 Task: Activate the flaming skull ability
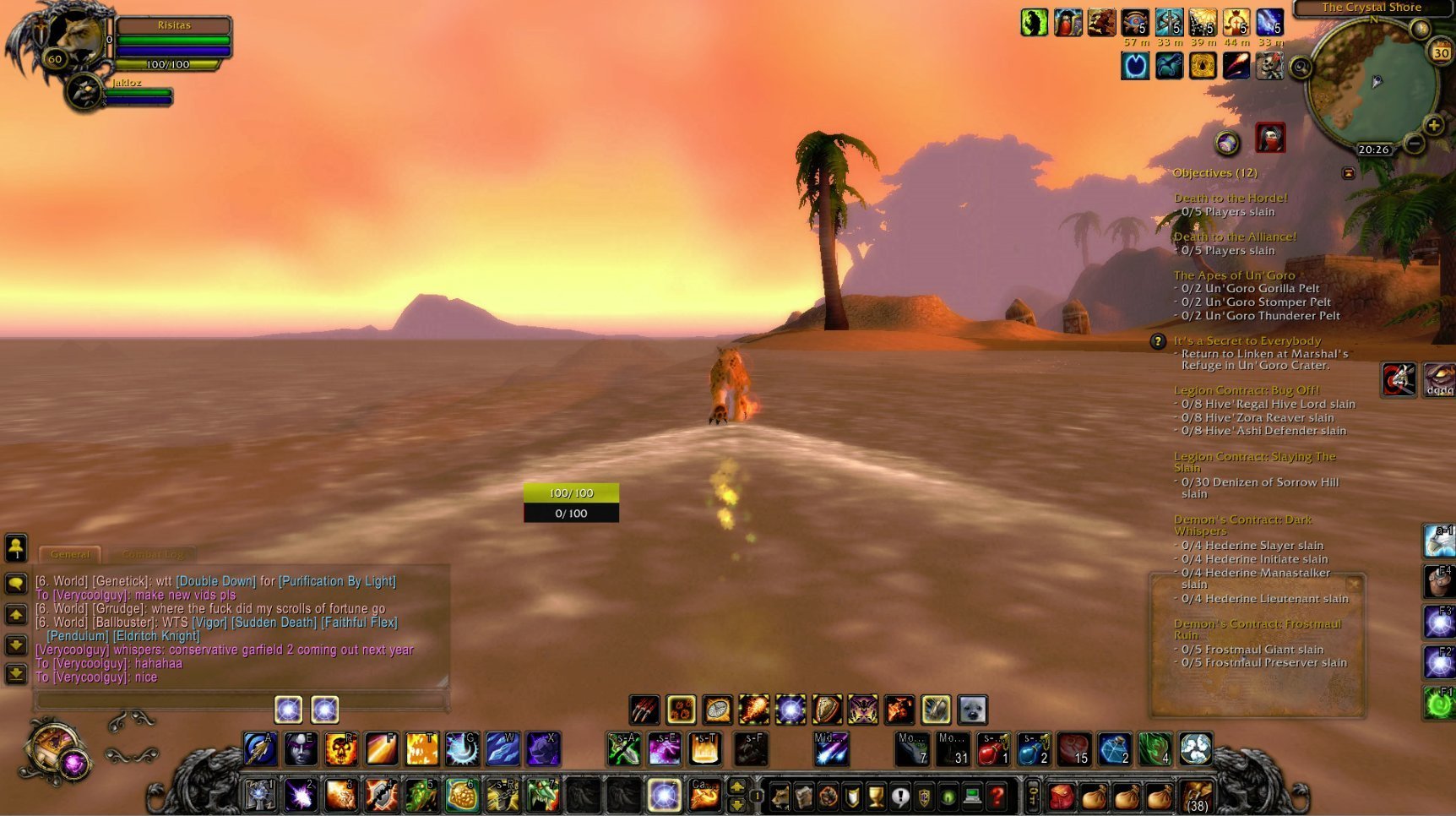[340, 749]
